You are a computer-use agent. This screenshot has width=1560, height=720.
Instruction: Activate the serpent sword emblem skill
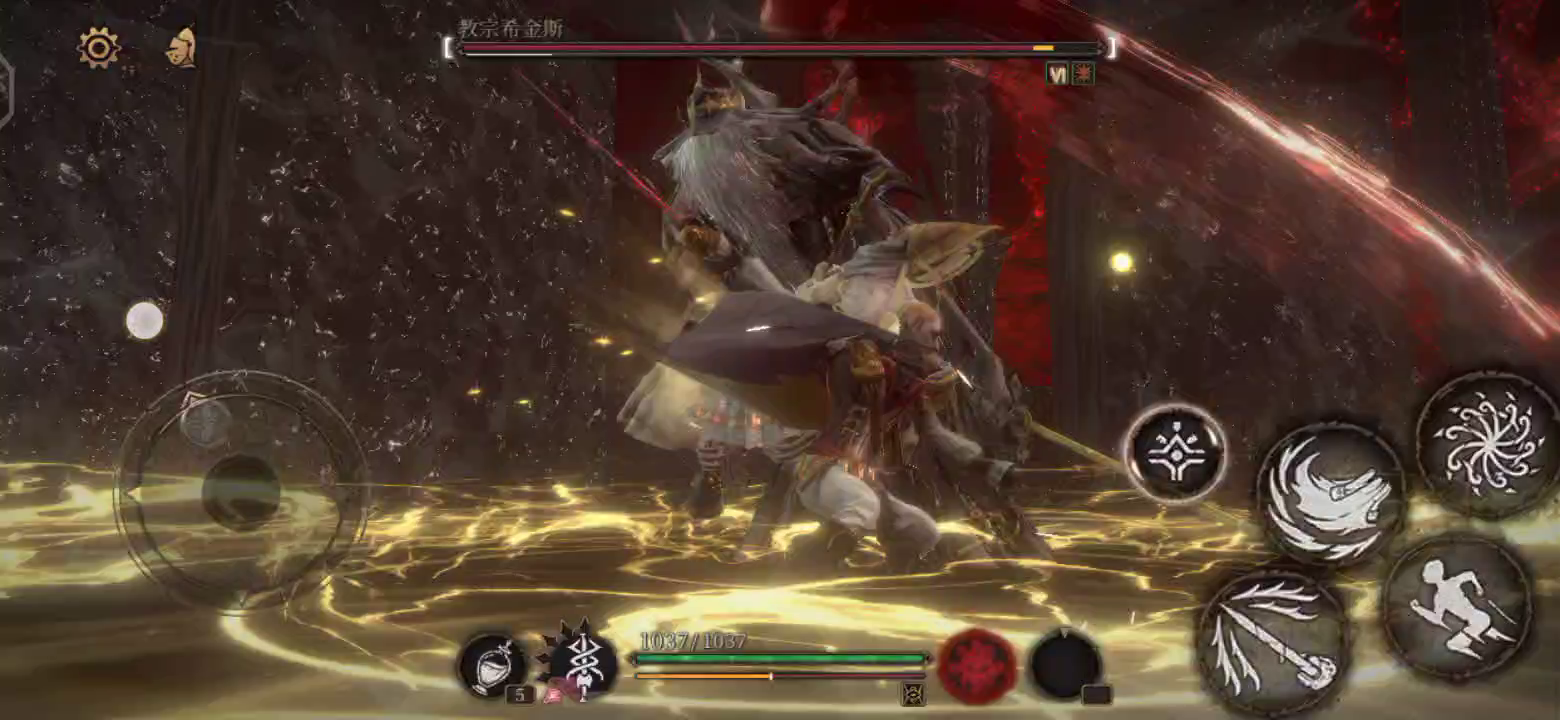pyautogui.click(x=582, y=664)
